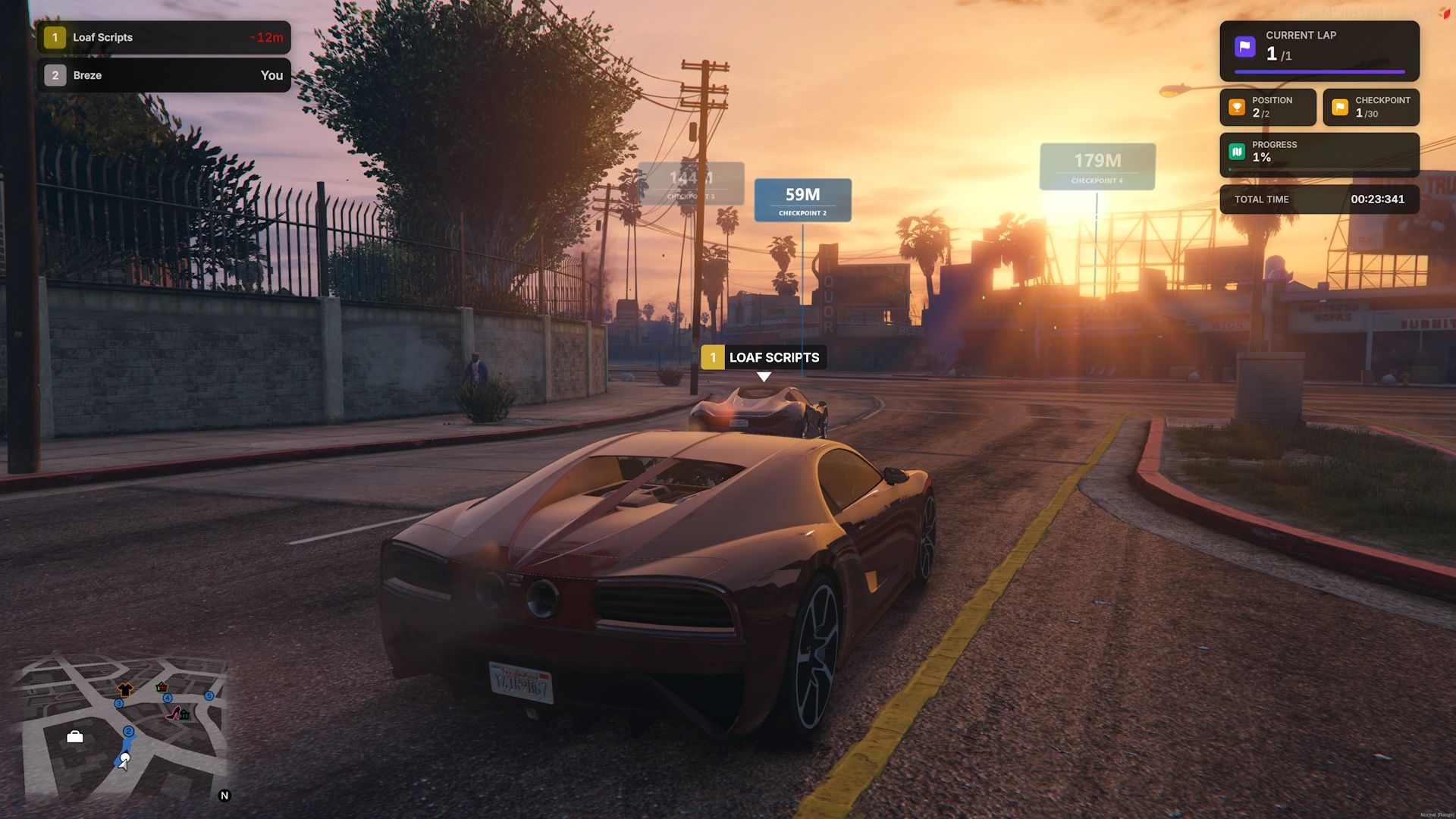Screen dimensions: 1456x819
Task: Click the white briefcase blip on the minimap
Action: click(x=75, y=736)
